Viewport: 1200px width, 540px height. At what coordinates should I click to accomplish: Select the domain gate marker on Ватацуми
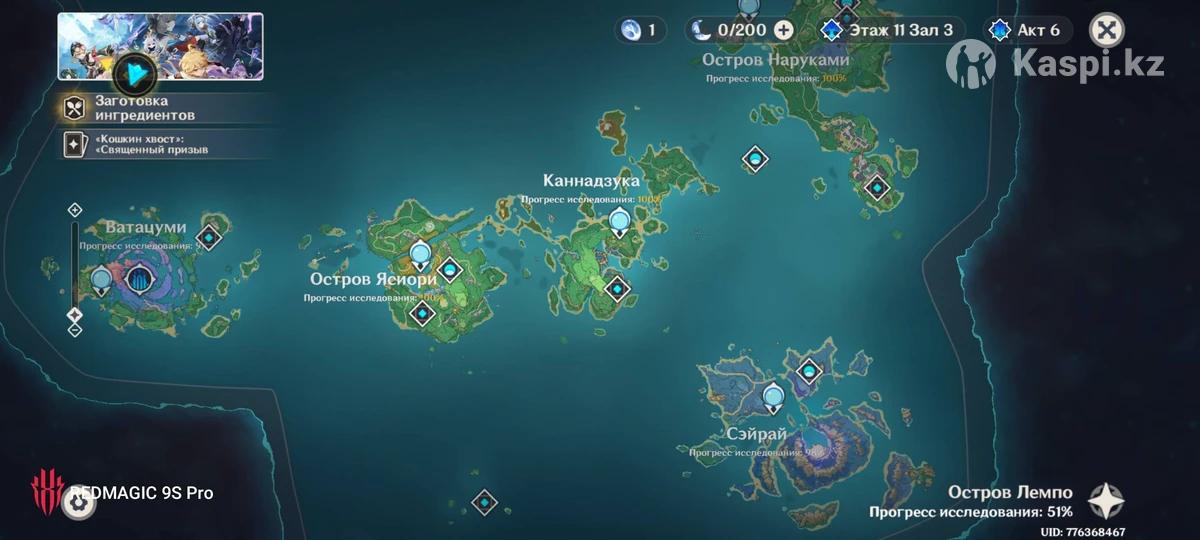pos(140,281)
